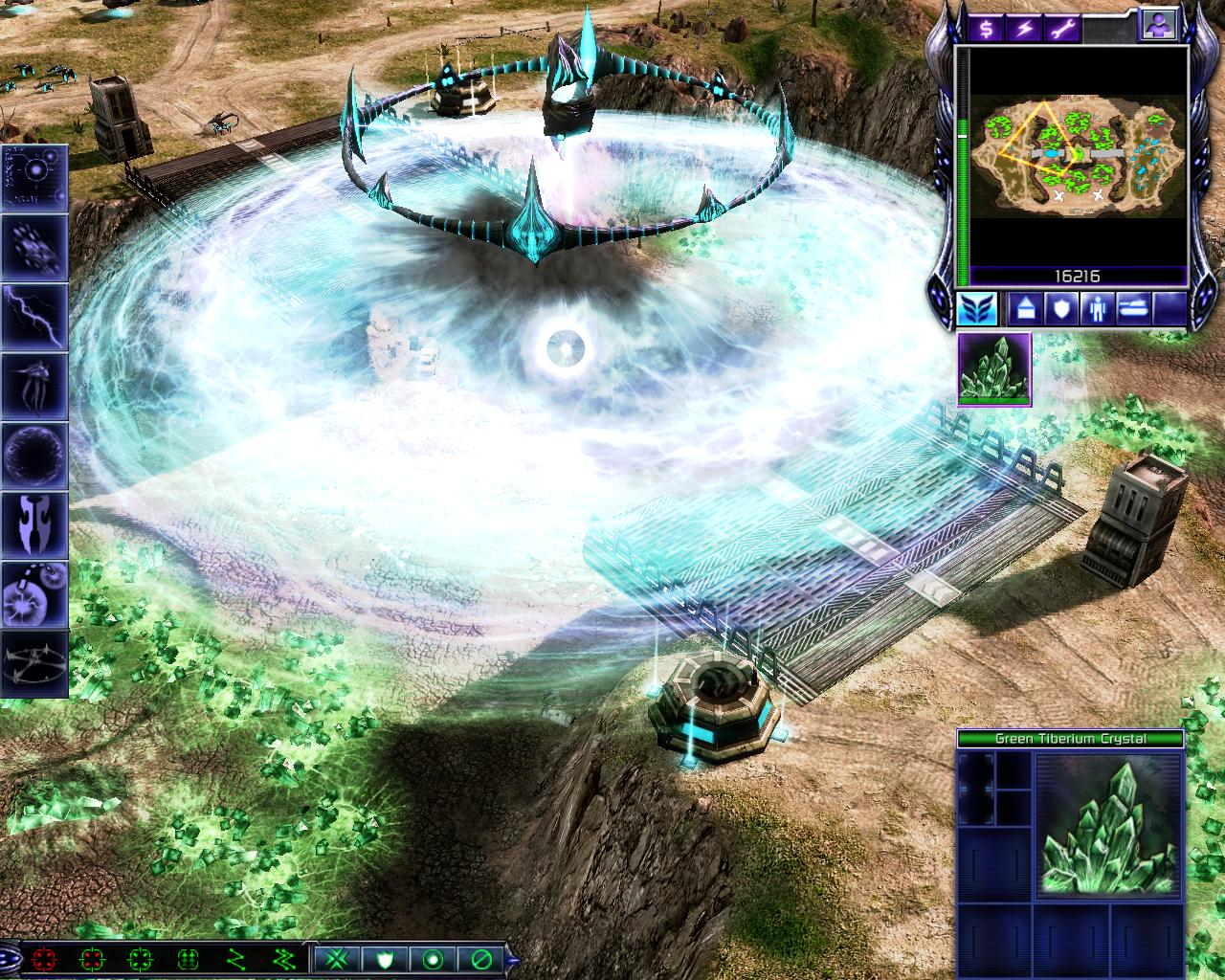The height and width of the screenshot is (980, 1225).
Task: Open the tank vehicle production tab
Action: [x=1132, y=309]
